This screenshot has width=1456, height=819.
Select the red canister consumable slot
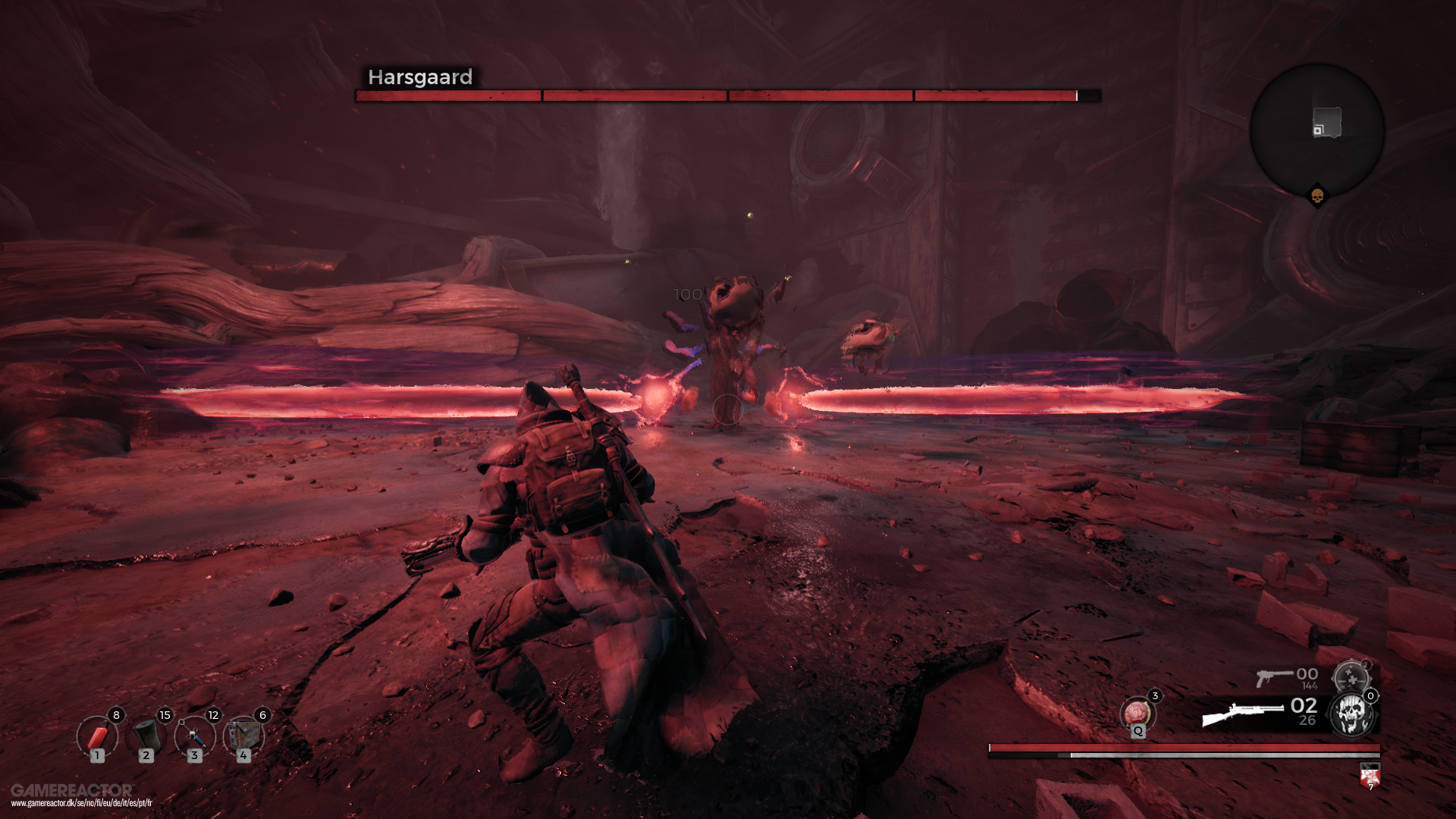click(97, 736)
